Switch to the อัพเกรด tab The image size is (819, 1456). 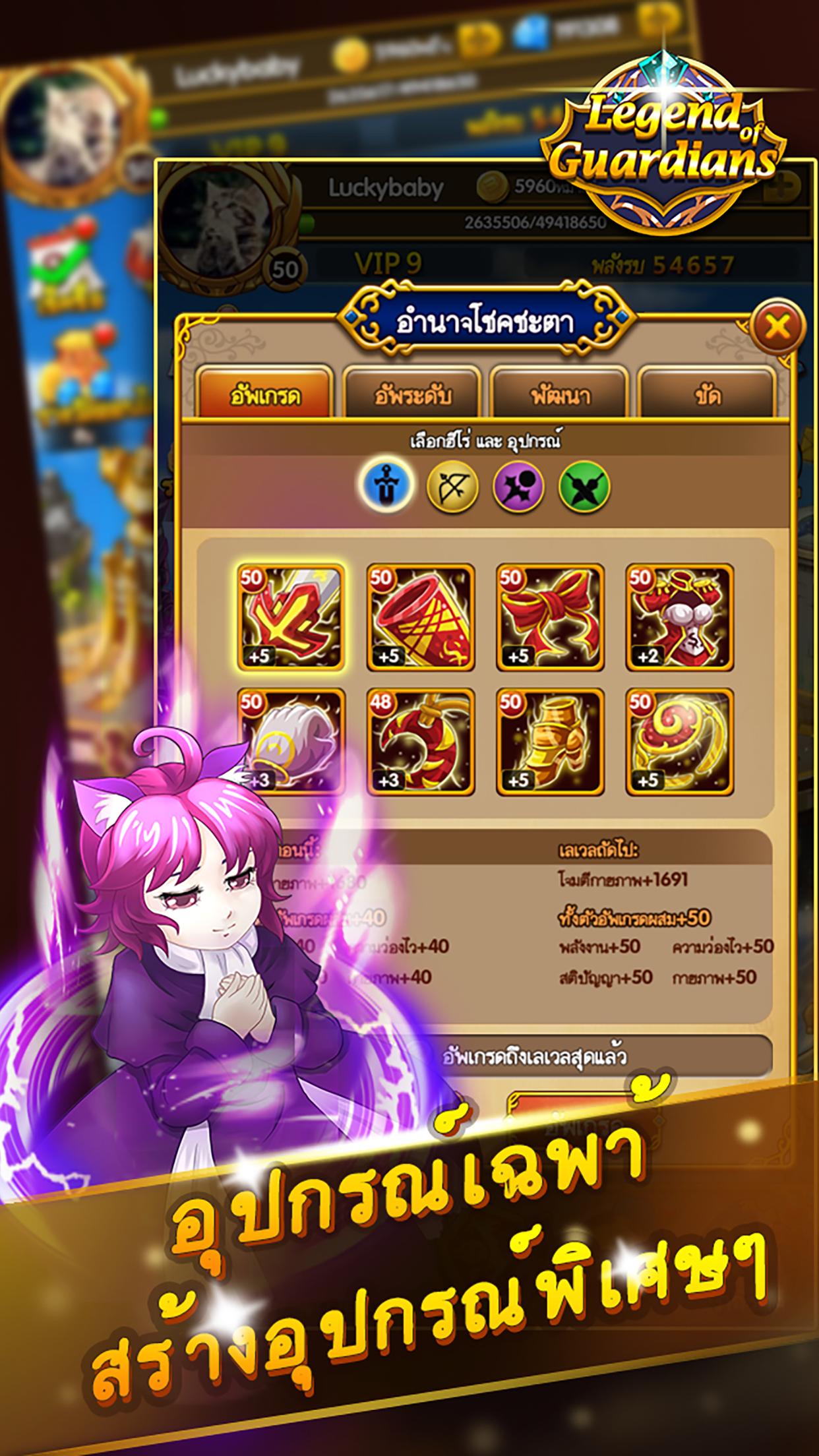[x=265, y=396]
